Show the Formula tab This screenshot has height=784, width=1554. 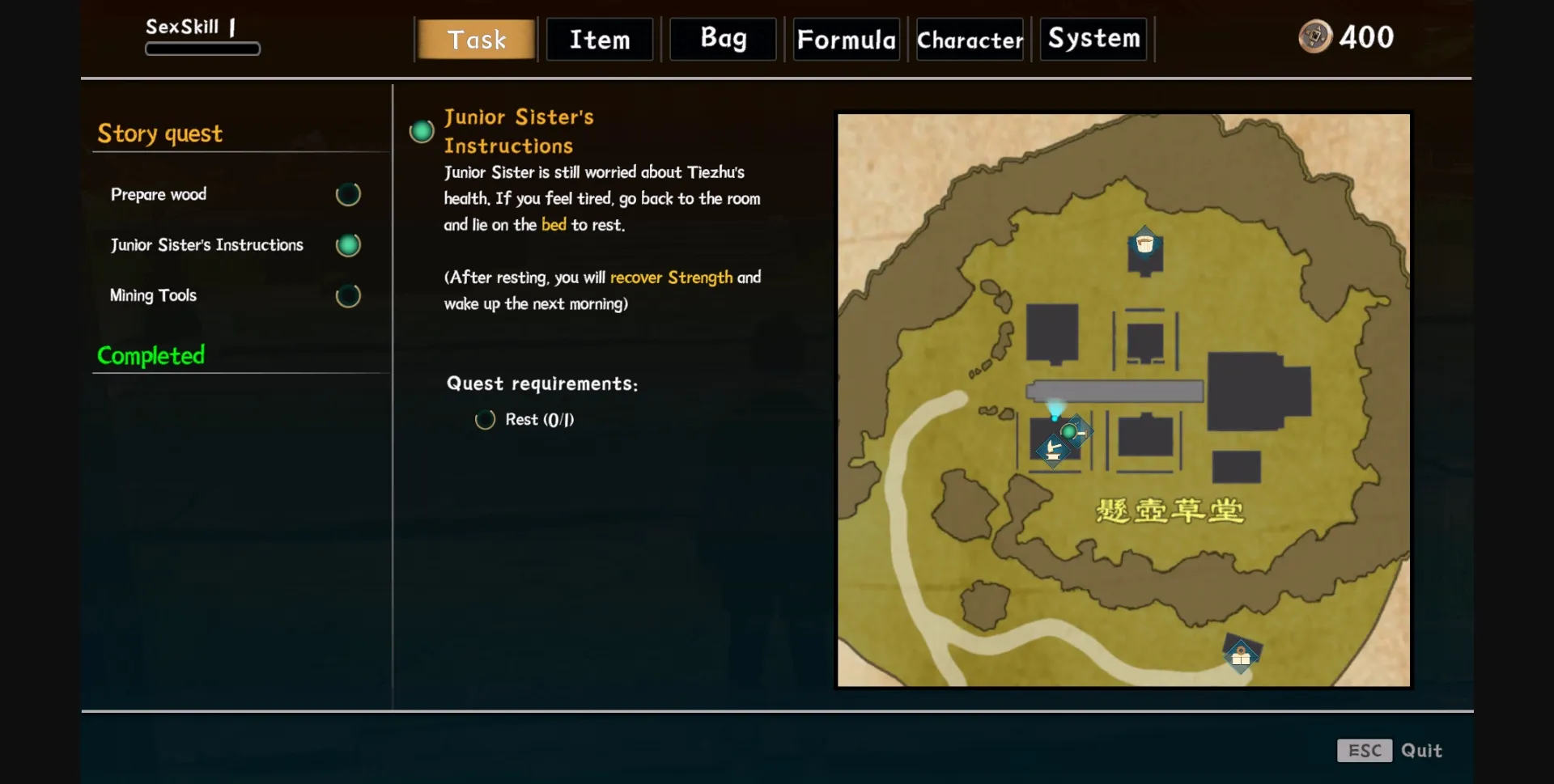[847, 40]
